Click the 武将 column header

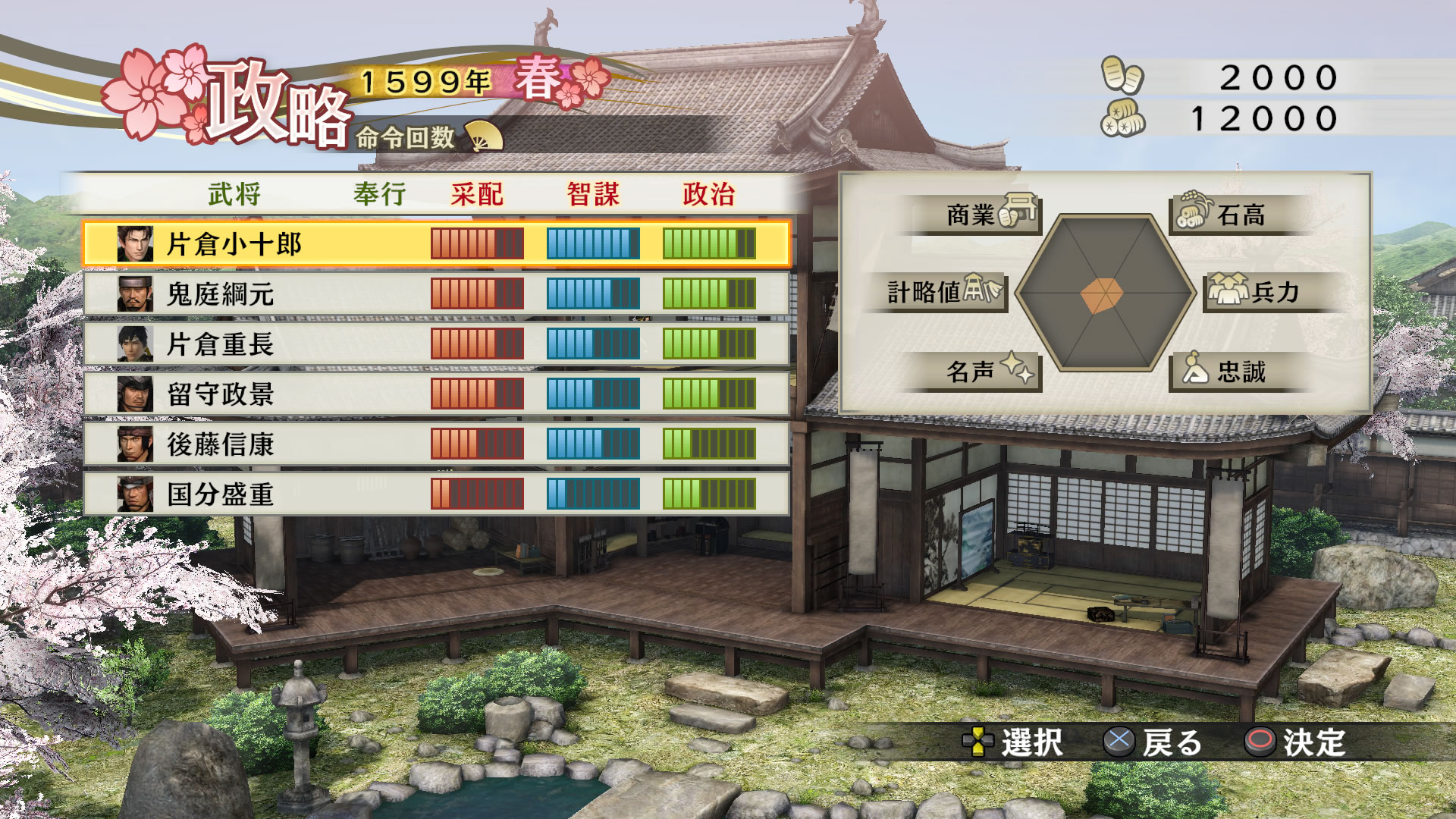[234, 194]
